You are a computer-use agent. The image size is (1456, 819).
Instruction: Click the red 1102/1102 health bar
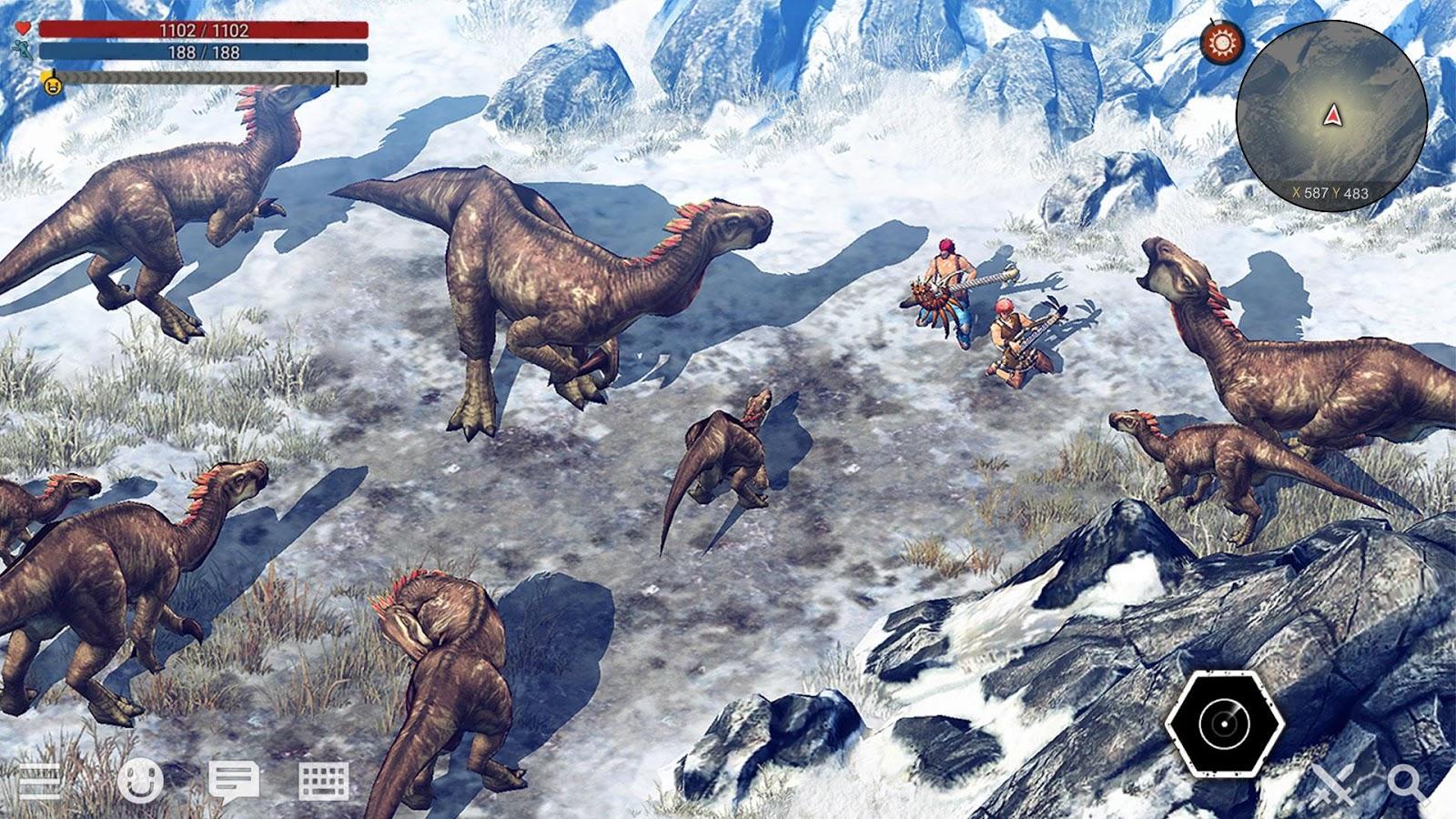coord(205,30)
